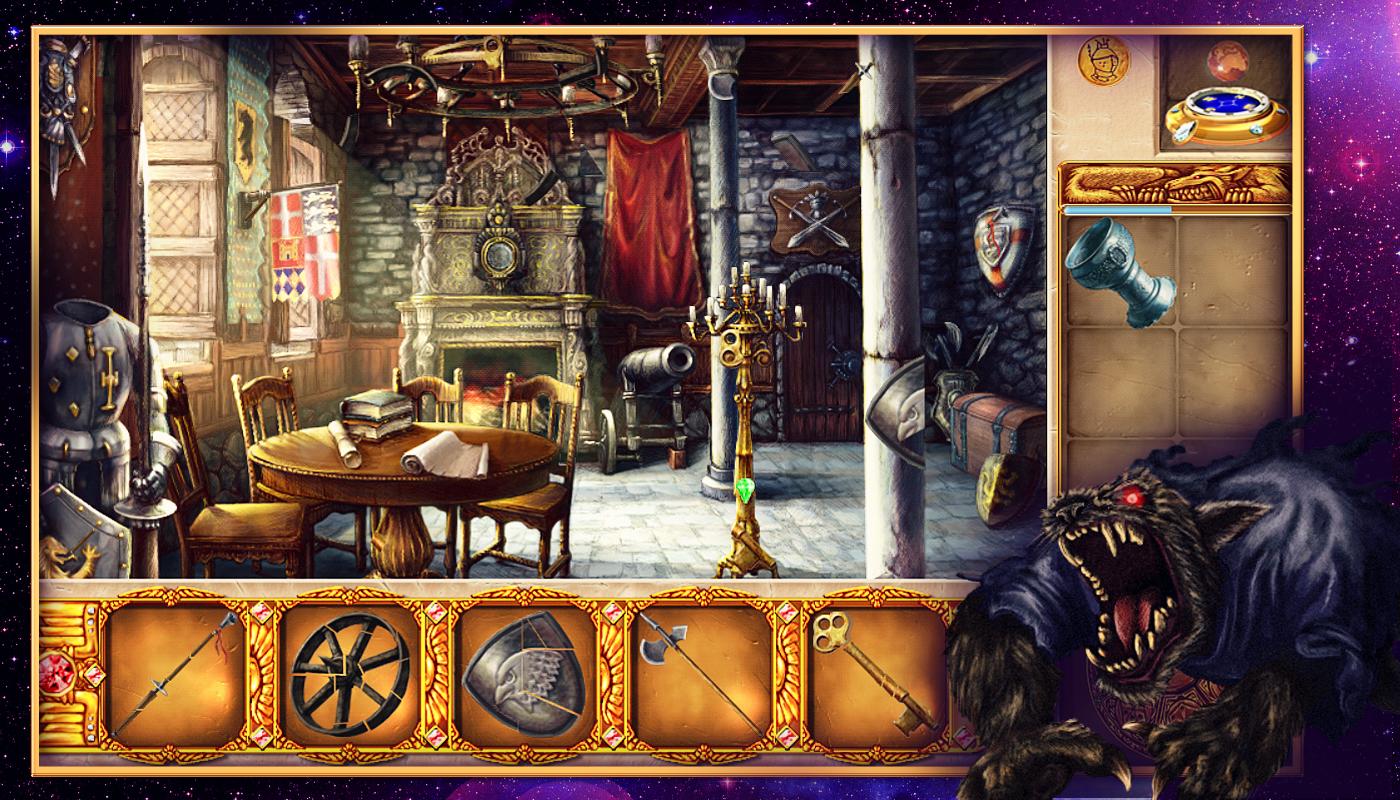Click the glowing green gem on the candelabra
The width and height of the screenshot is (1400, 800).
[748, 489]
